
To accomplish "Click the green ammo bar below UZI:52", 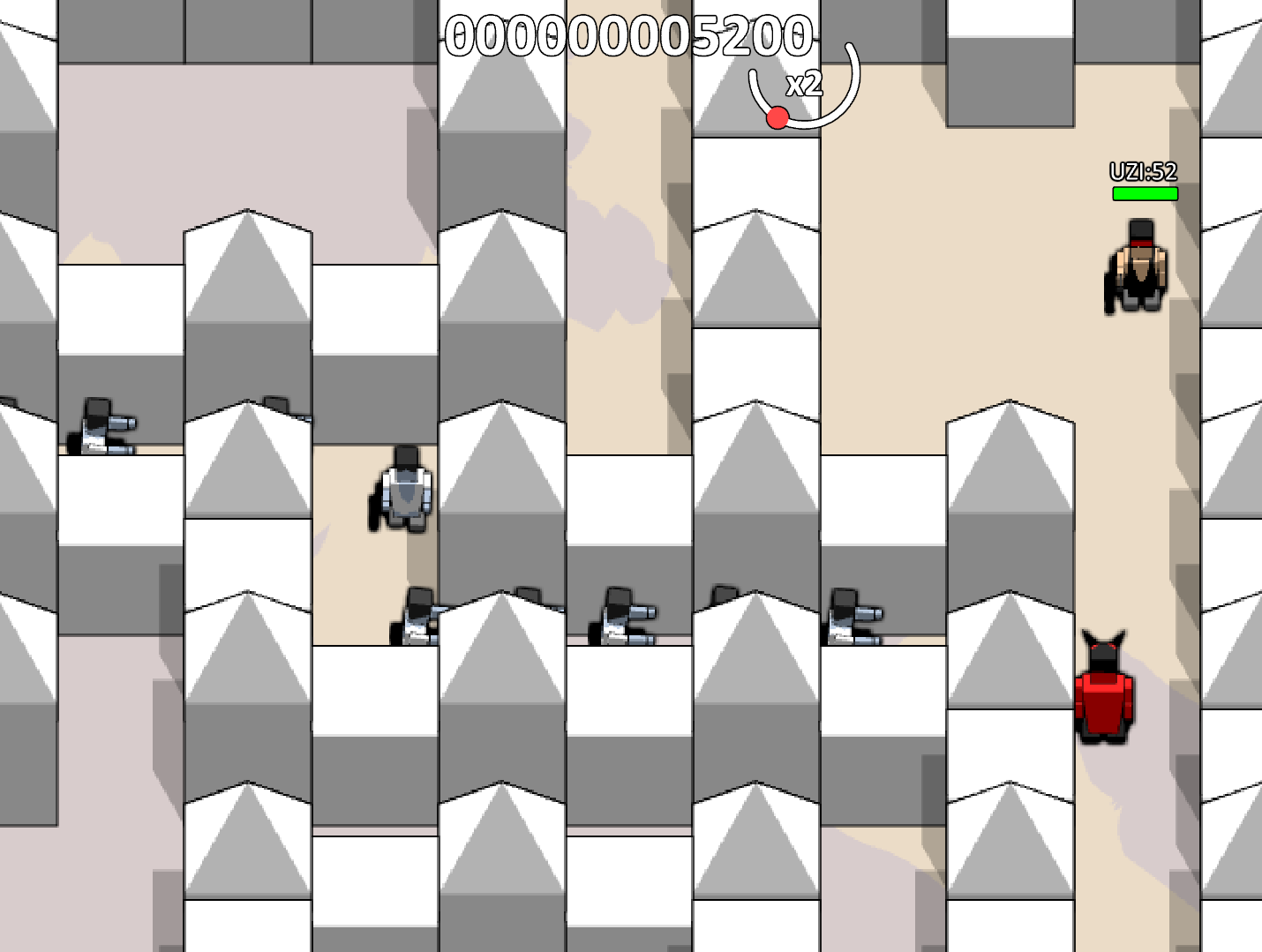I will click(1145, 191).
